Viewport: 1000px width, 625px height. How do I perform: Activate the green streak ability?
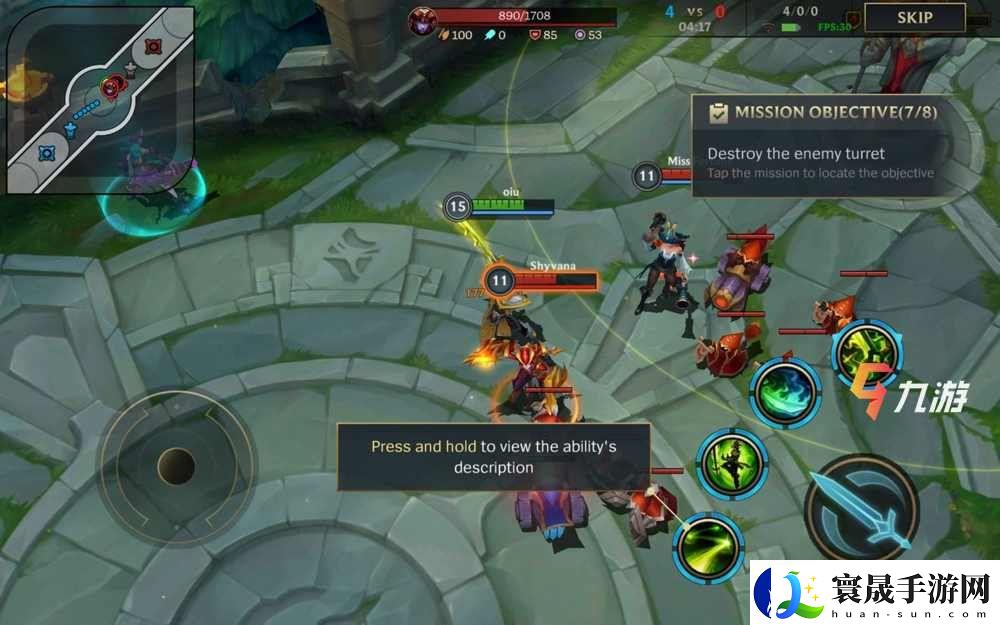click(708, 547)
